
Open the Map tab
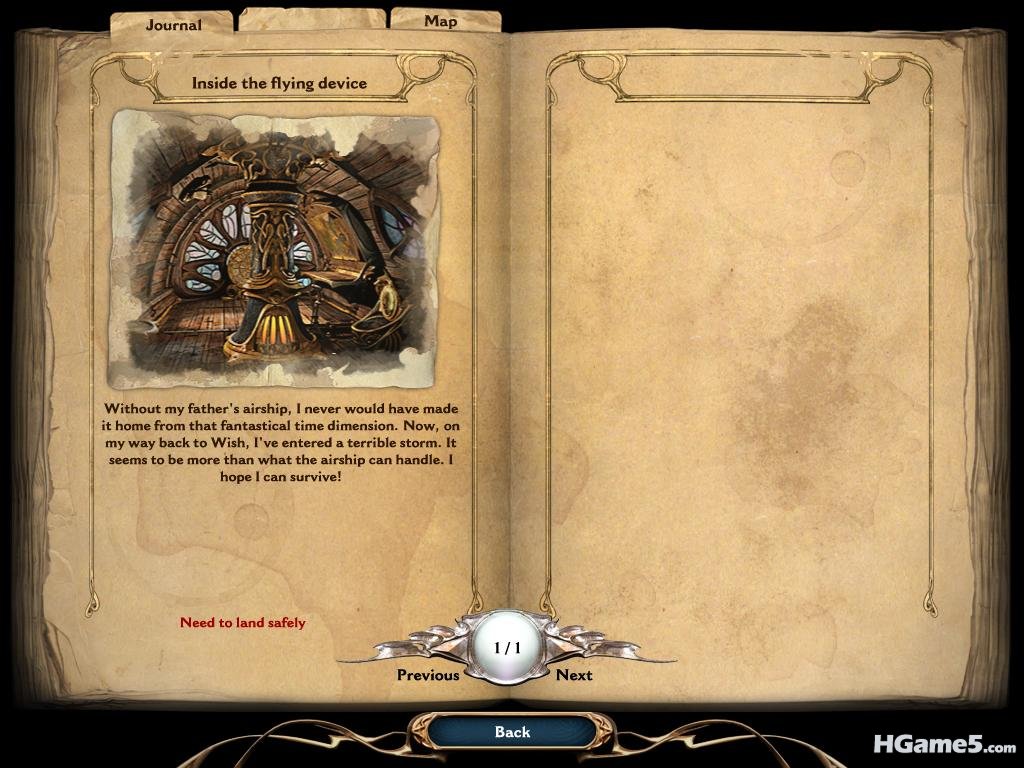441,21
